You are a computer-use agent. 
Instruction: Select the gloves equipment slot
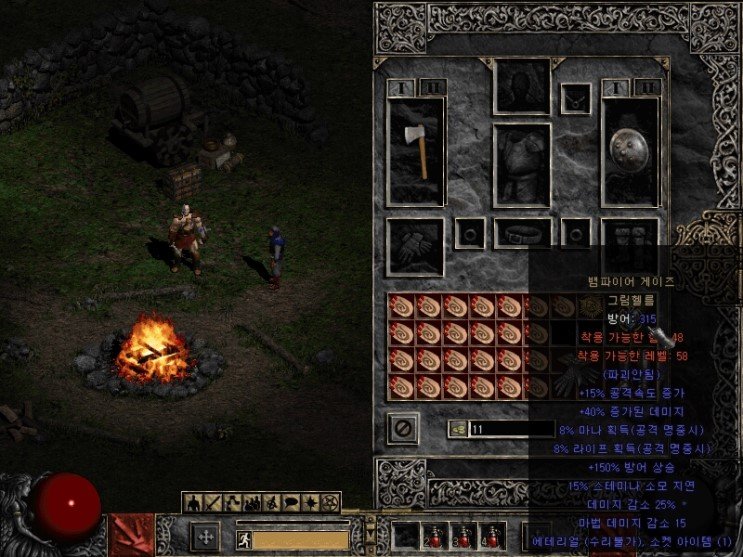coord(417,246)
